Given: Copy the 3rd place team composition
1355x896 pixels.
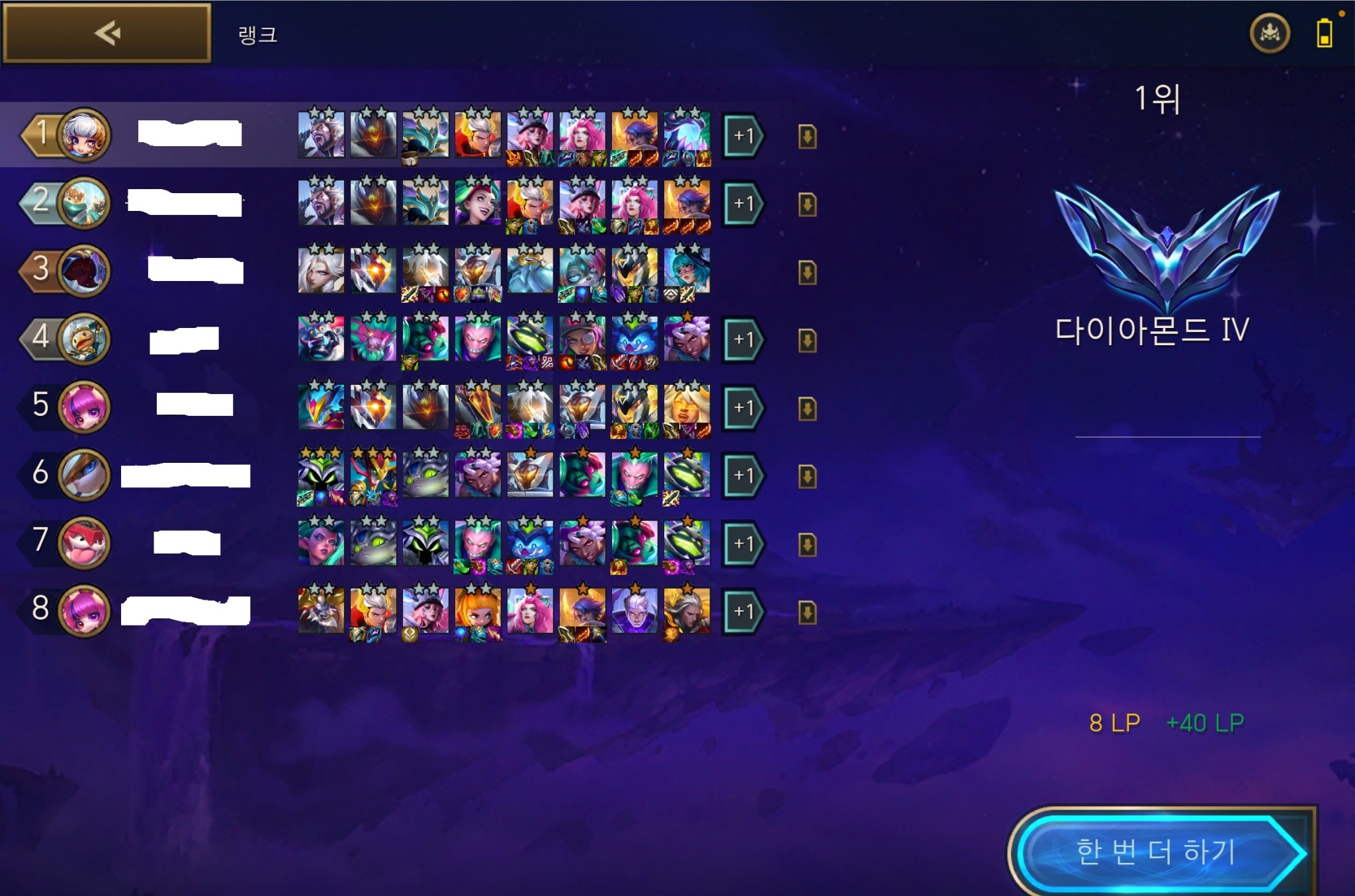Looking at the screenshot, I should (x=807, y=272).
